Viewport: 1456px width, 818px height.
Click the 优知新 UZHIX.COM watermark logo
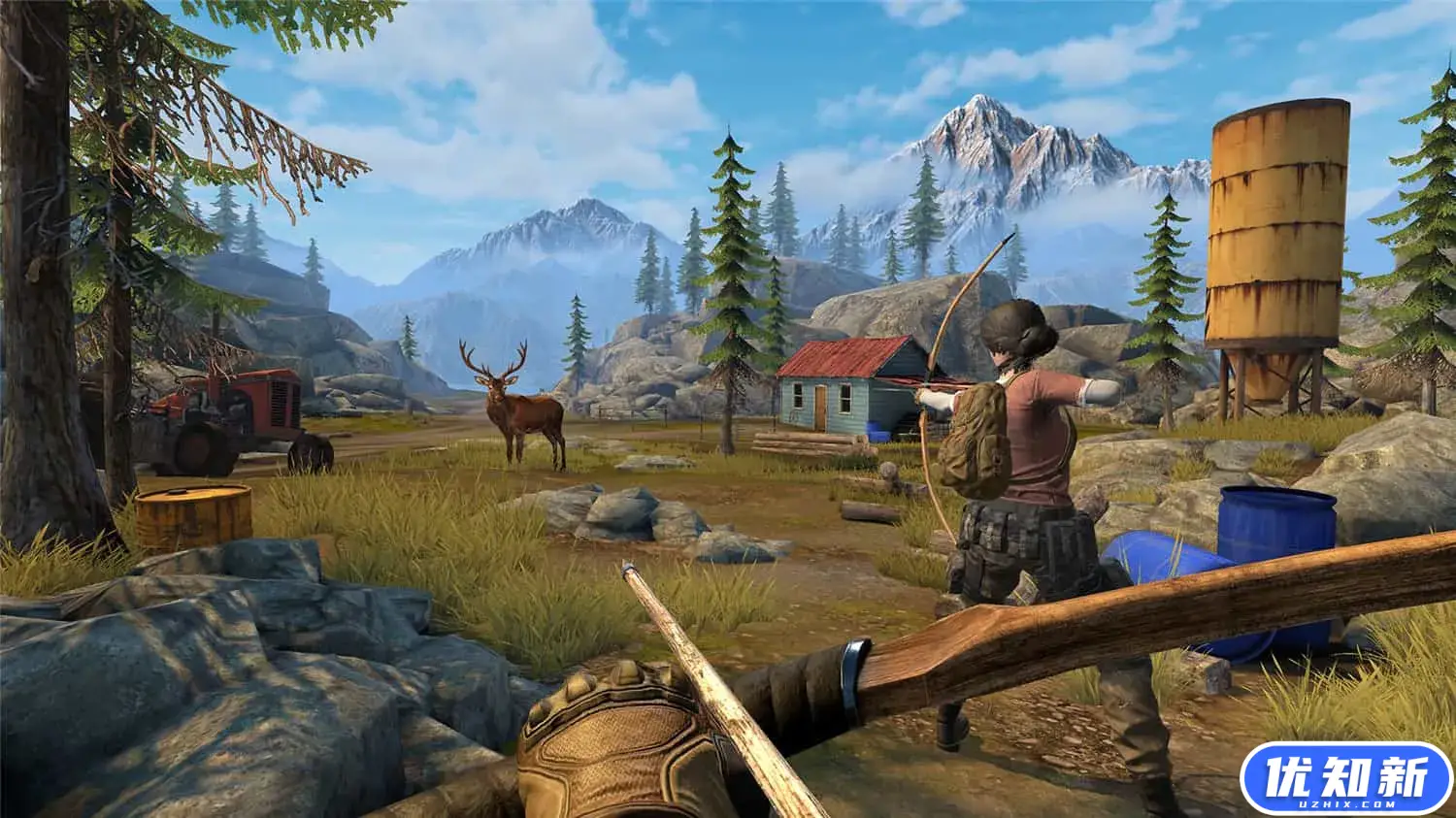pyautogui.click(x=1345, y=777)
